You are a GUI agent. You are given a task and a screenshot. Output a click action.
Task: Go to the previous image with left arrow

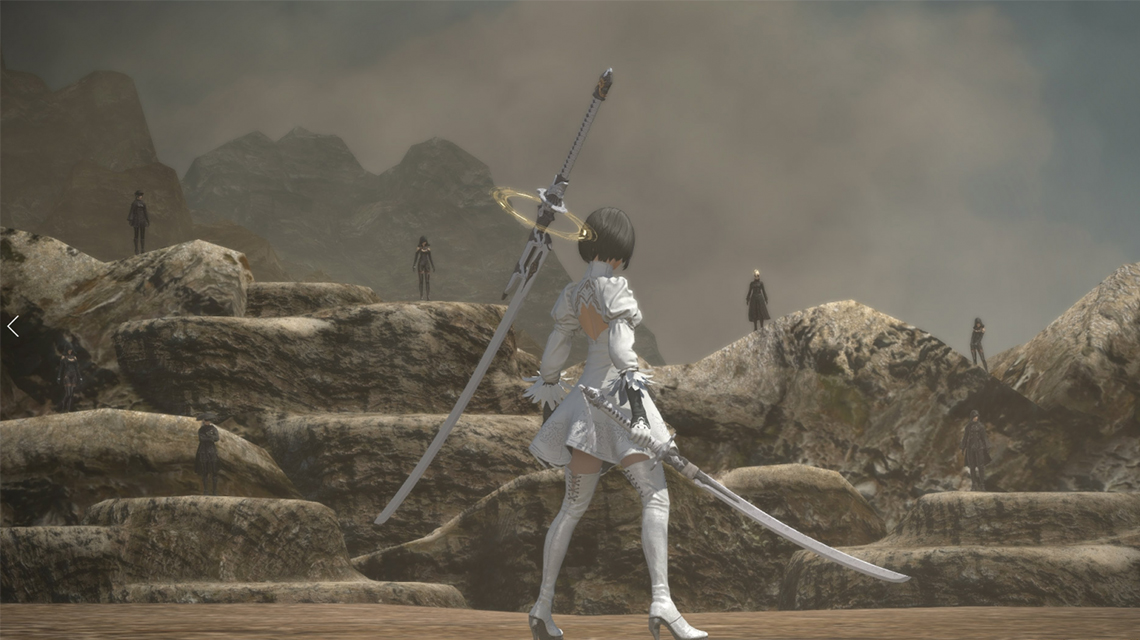pyautogui.click(x=13, y=326)
